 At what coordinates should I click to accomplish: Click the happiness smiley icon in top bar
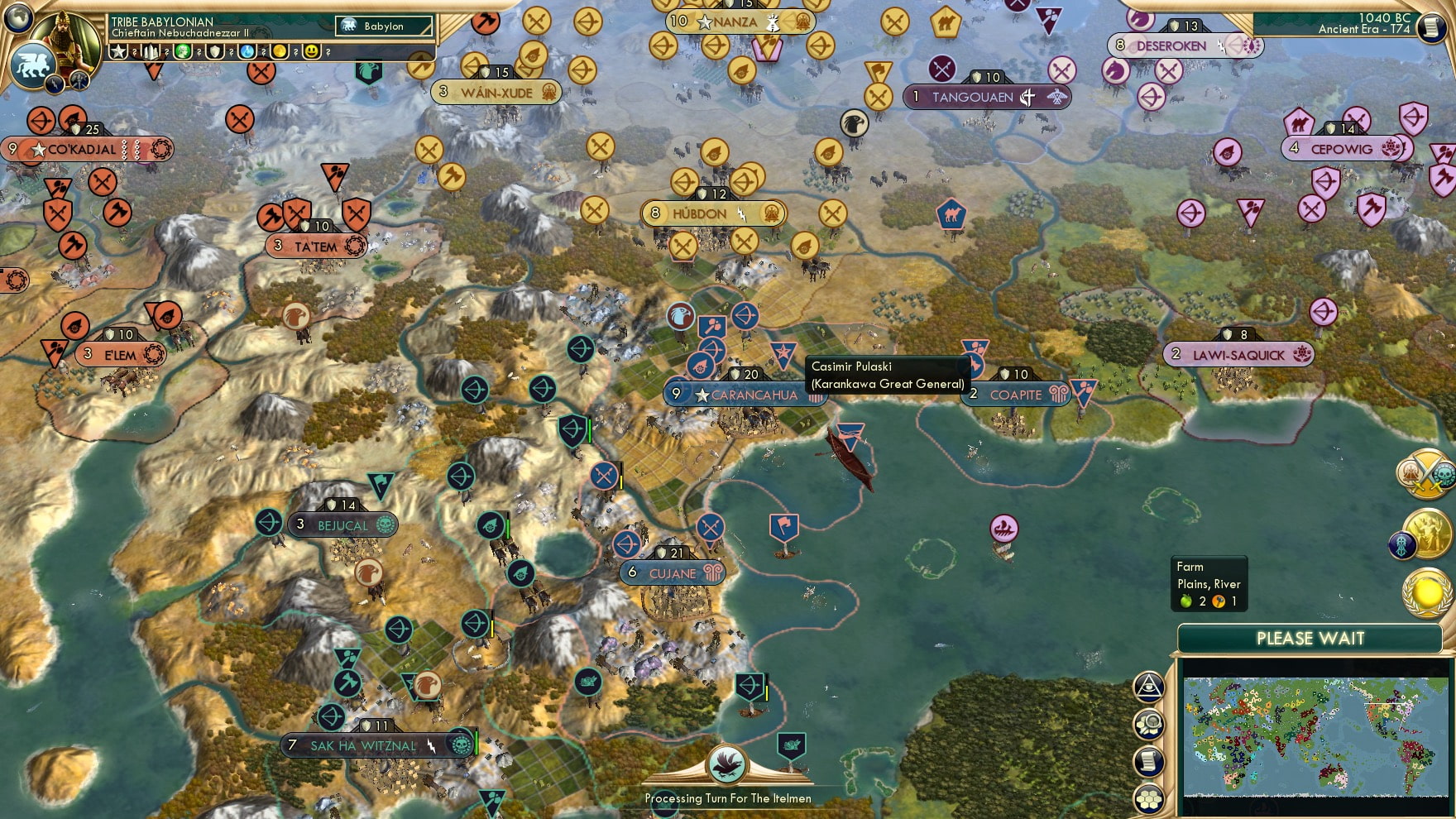312,52
